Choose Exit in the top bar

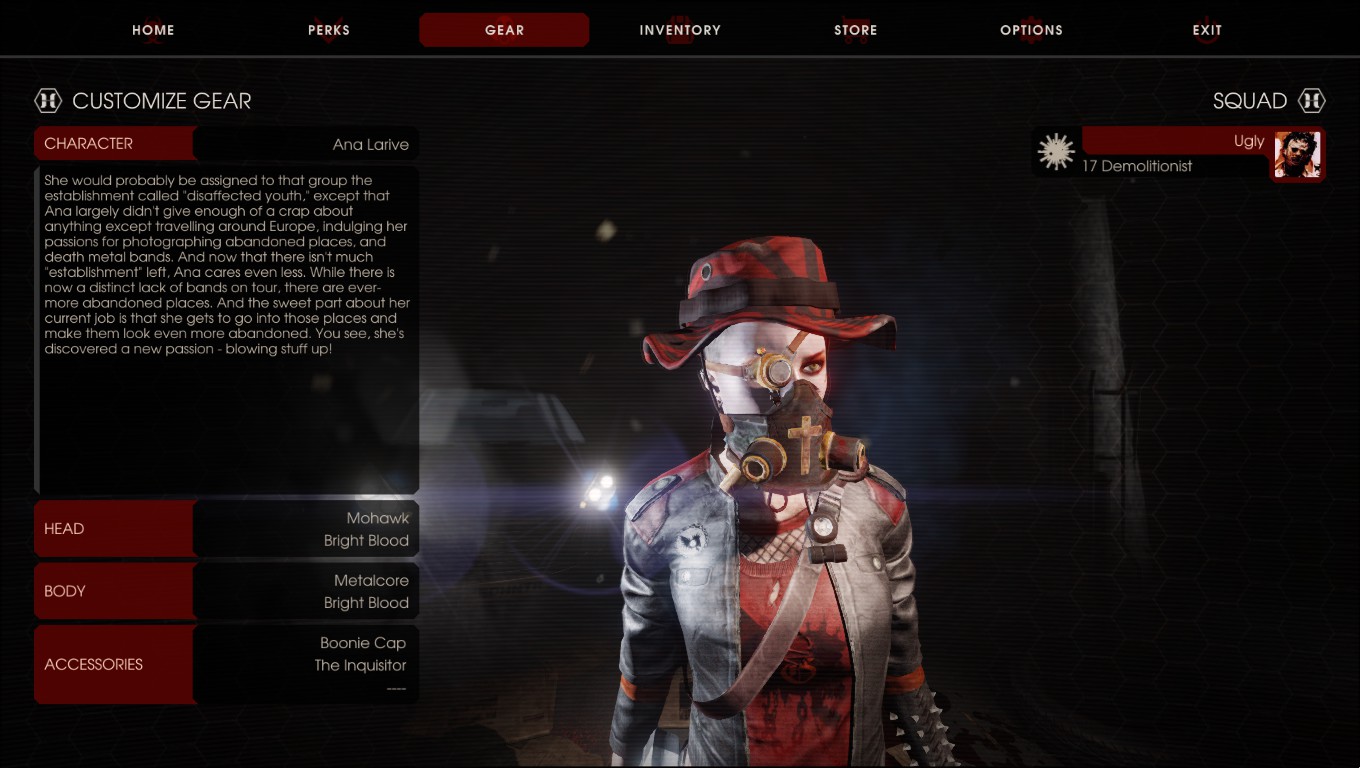coord(1207,30)
